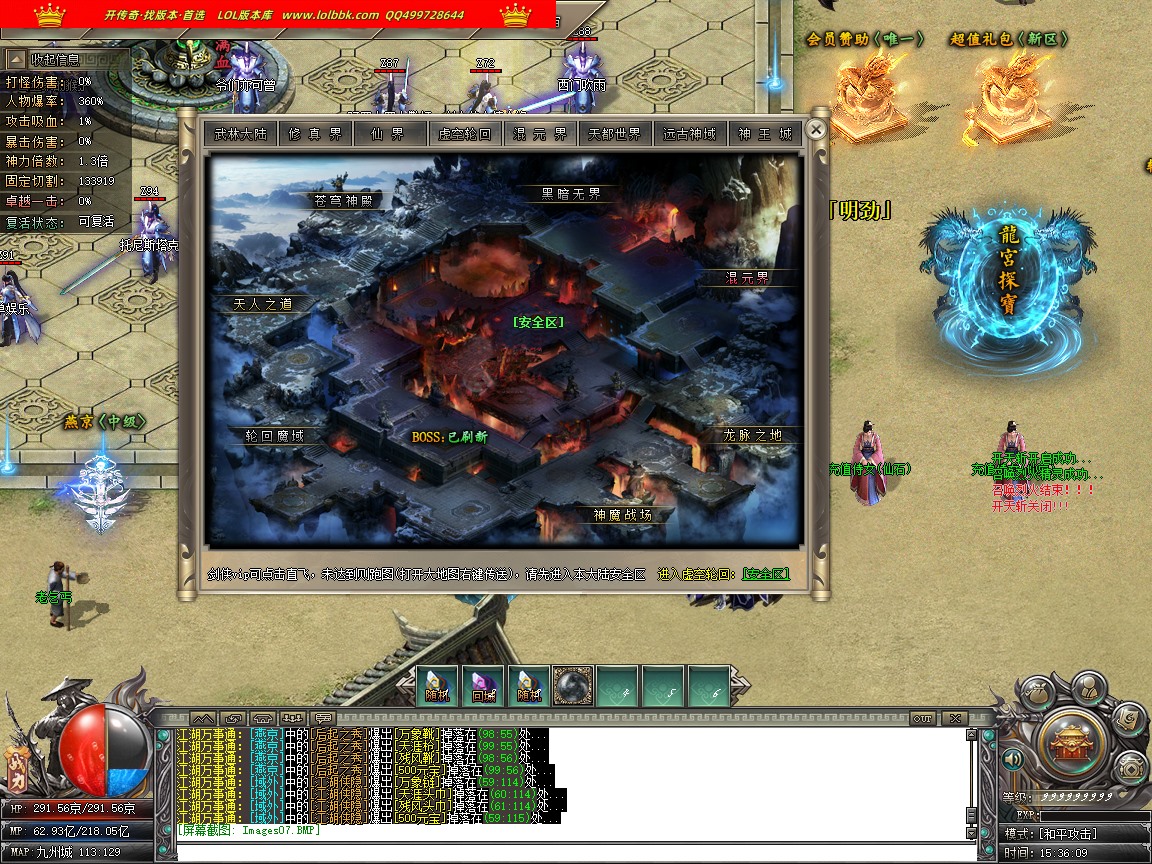
Task: Teleport to 苍穹神殿 on the map
Action: tap(342, 200)
